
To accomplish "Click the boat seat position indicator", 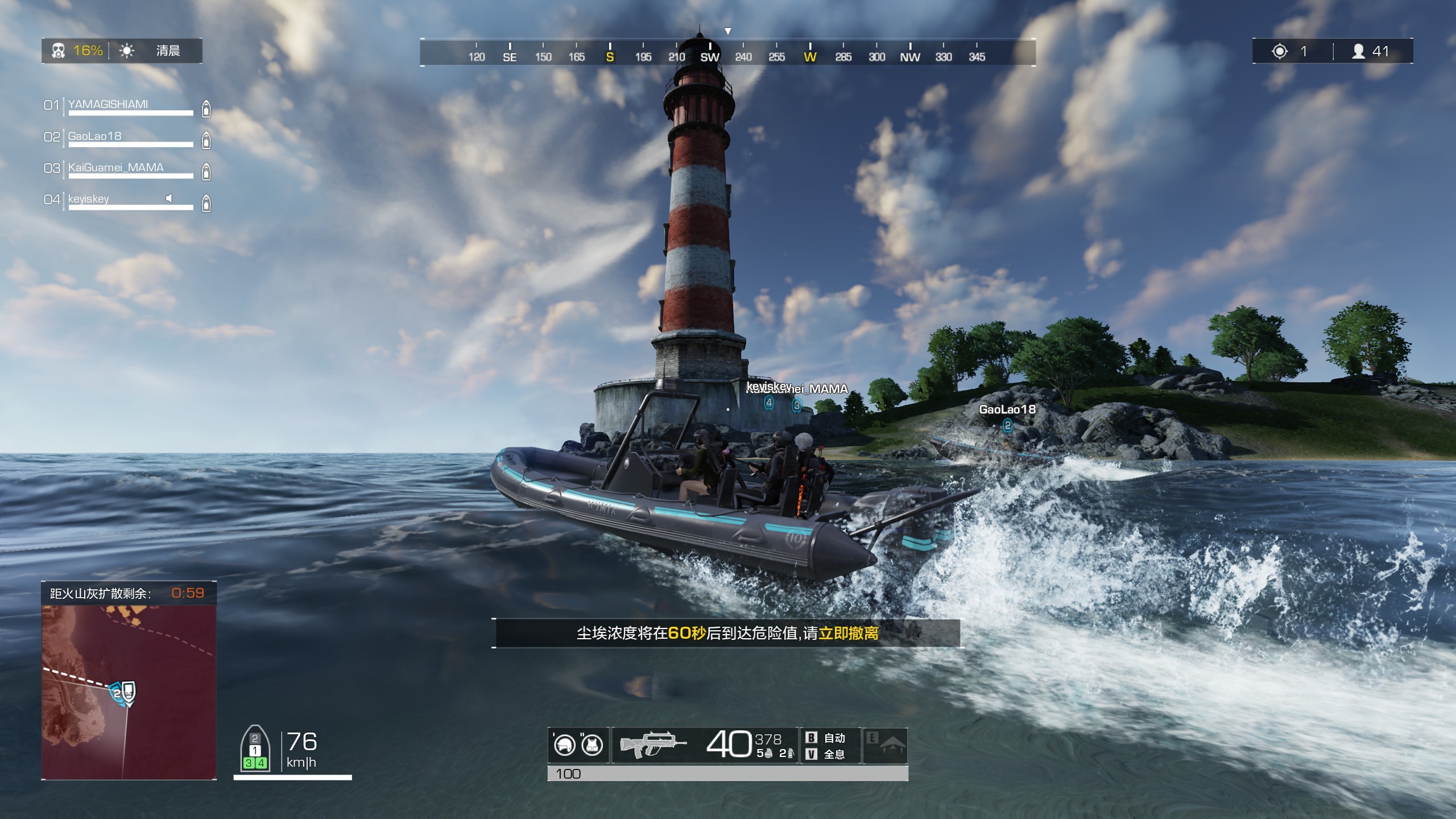I will pos(255,750).
